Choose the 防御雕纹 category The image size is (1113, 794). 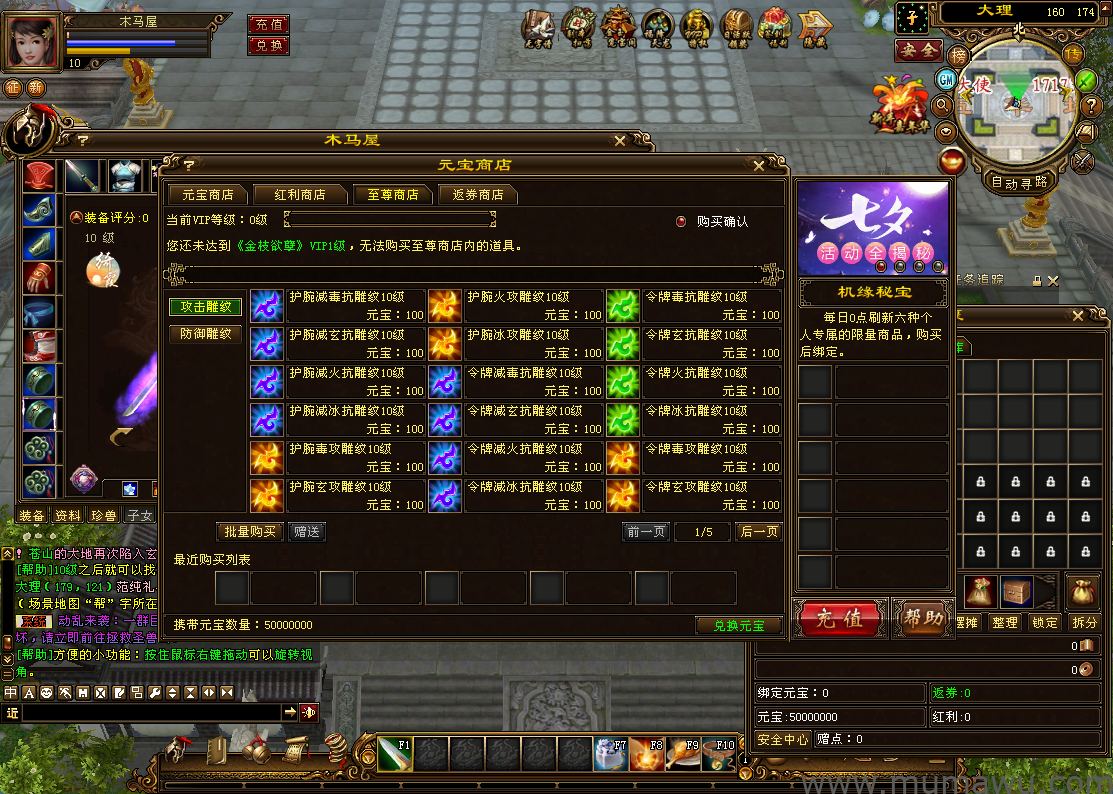pyautogui.click(x=206, y=334)
